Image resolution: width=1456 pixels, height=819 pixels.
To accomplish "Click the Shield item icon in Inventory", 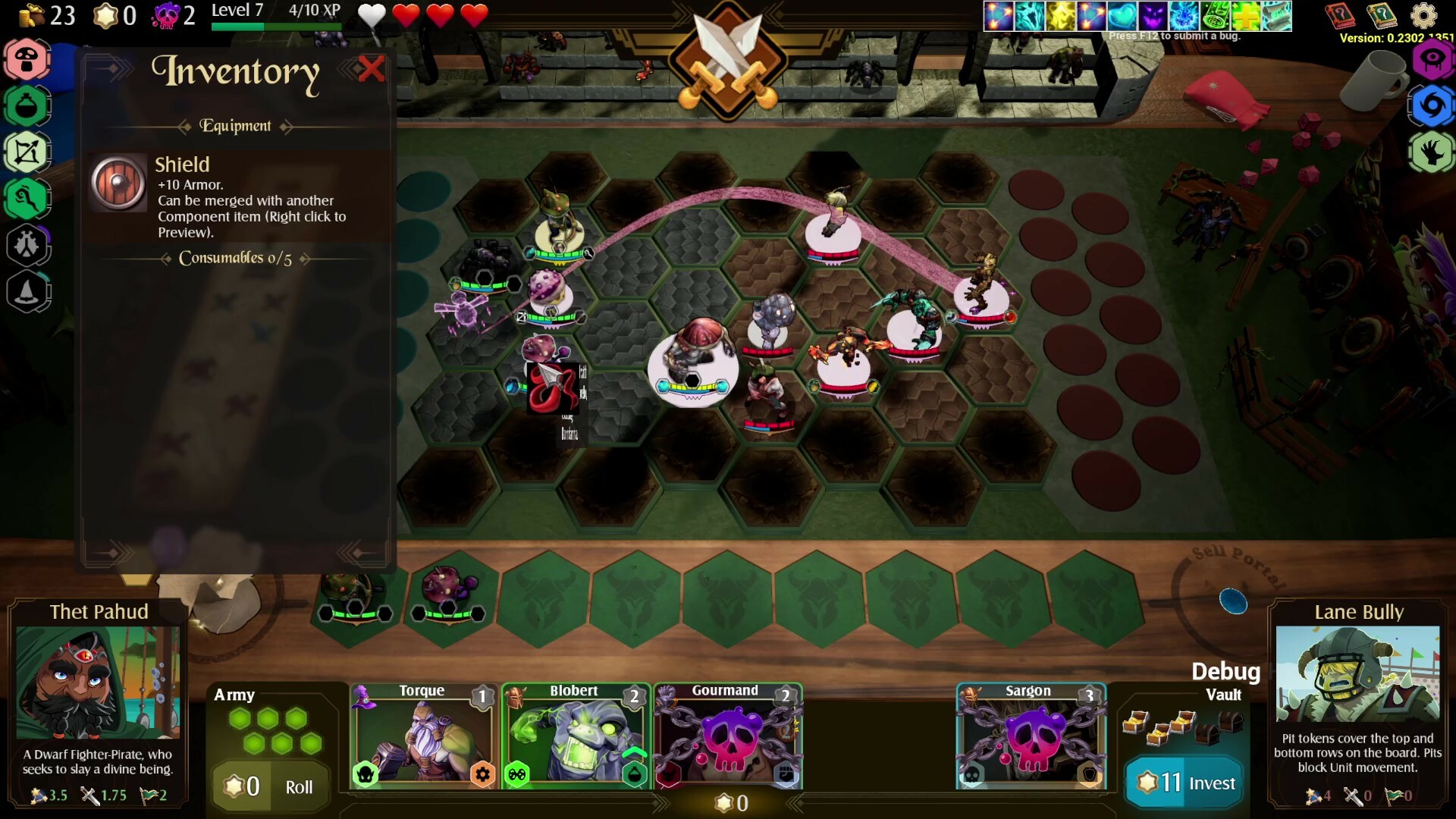I will (x=118, y=182).
